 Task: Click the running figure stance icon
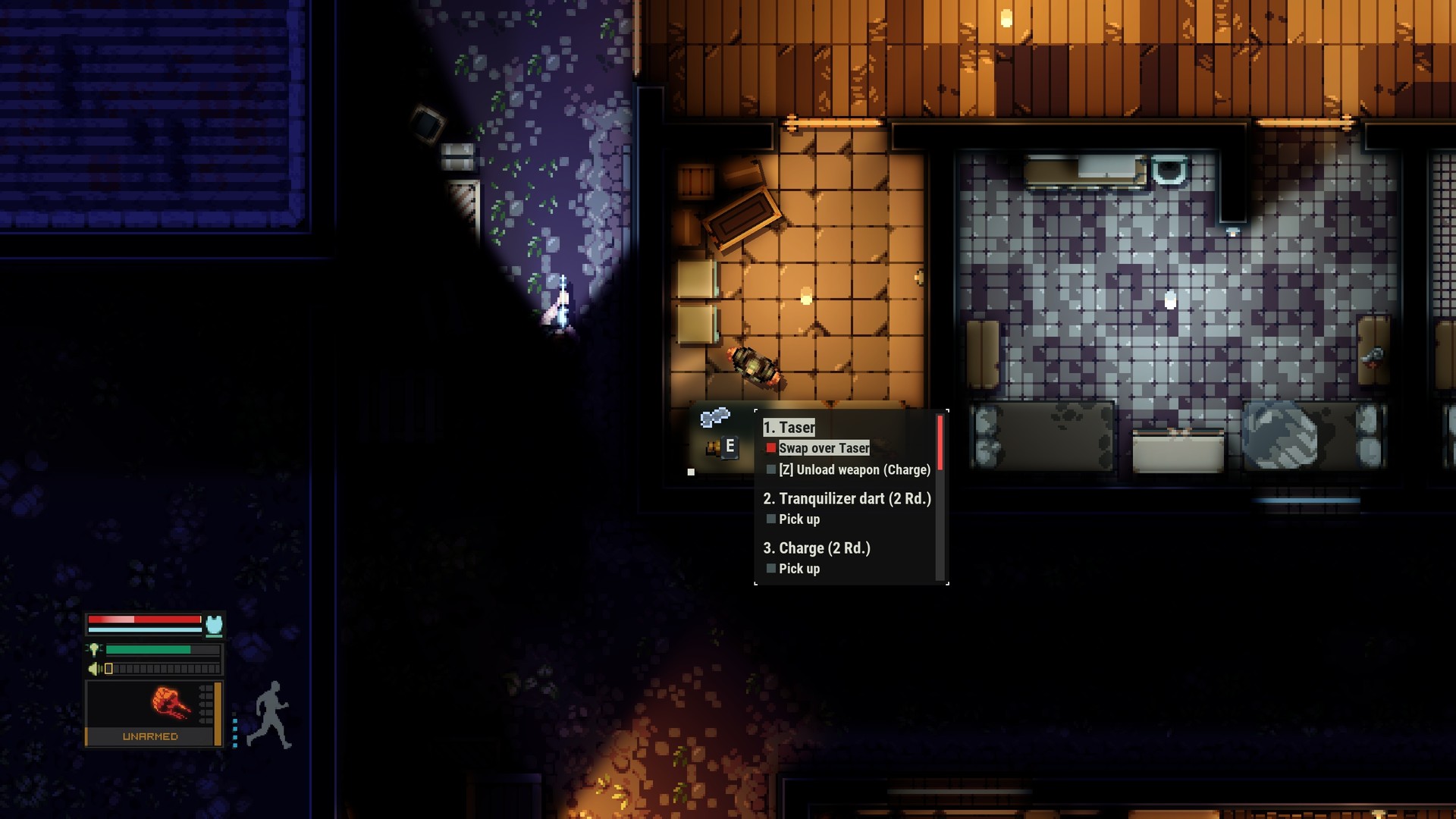click(x=270, y=713)
